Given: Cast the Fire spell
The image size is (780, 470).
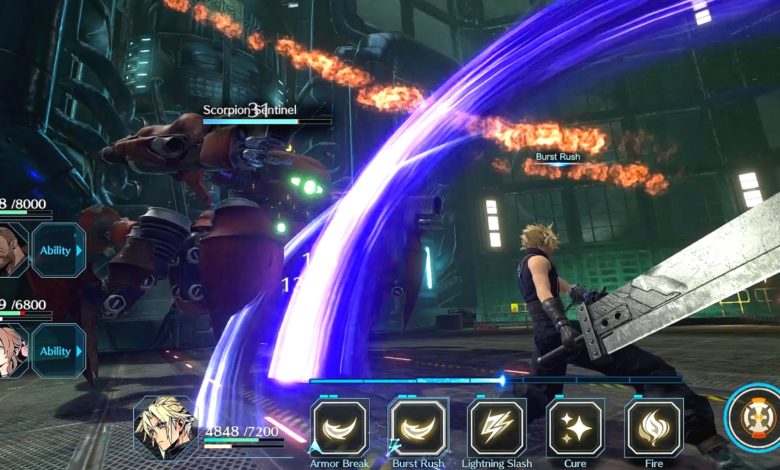Looking at the screenshot, I should [653, 427].
